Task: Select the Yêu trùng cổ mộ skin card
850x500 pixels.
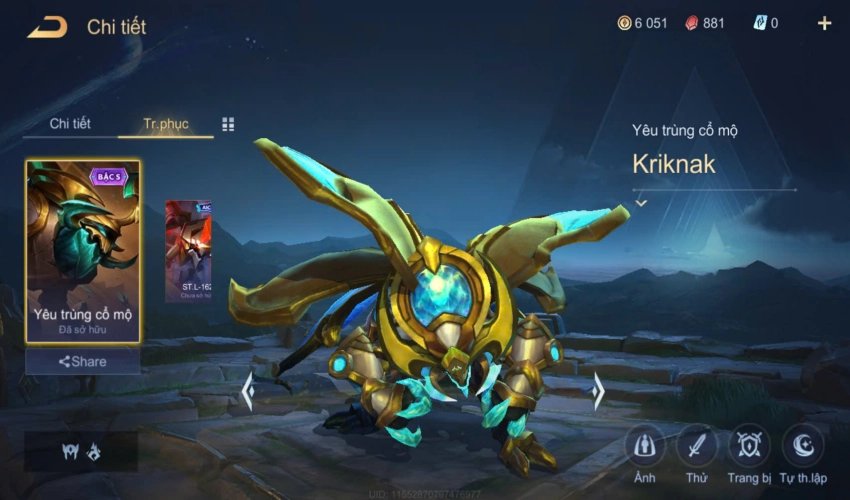Action: click(83, 251)
